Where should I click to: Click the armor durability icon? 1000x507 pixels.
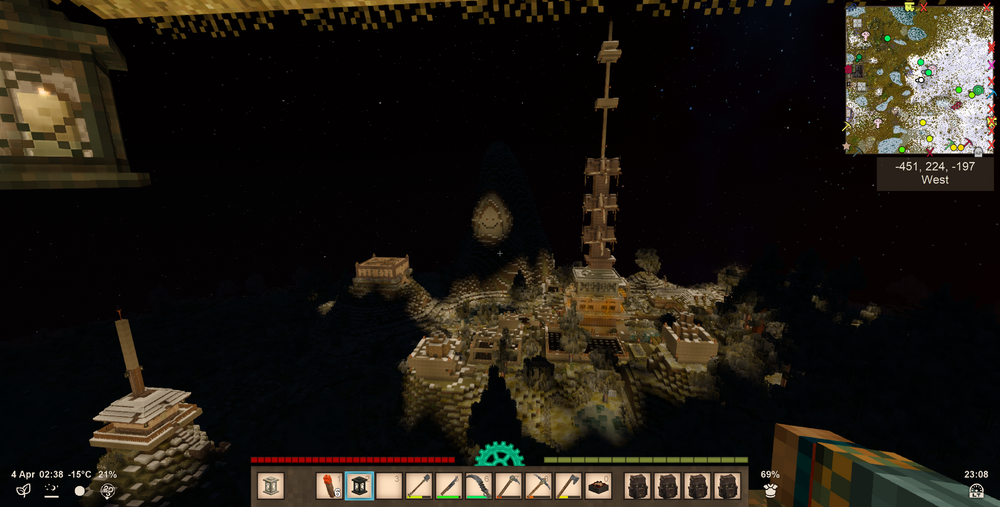[x=770, y=490]
